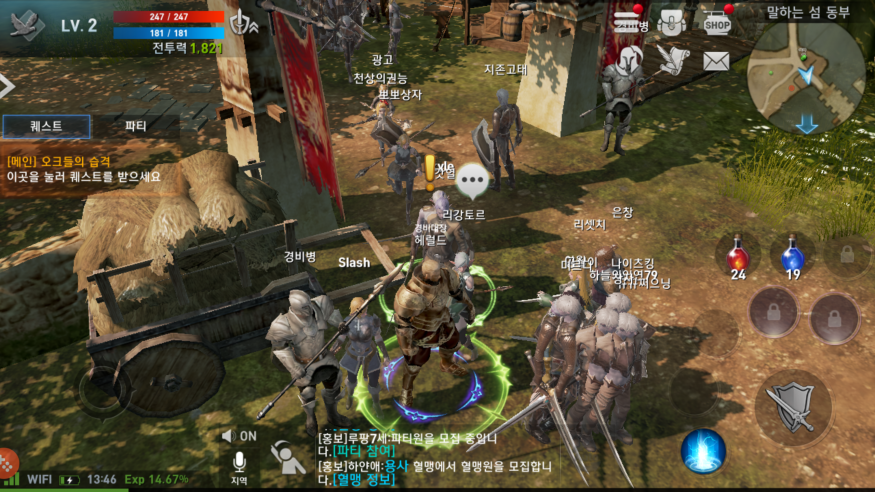The width and height of the screenshot is (875, 492).
Task: Open the hamburger main menu
Action: [x=629, y=20]
